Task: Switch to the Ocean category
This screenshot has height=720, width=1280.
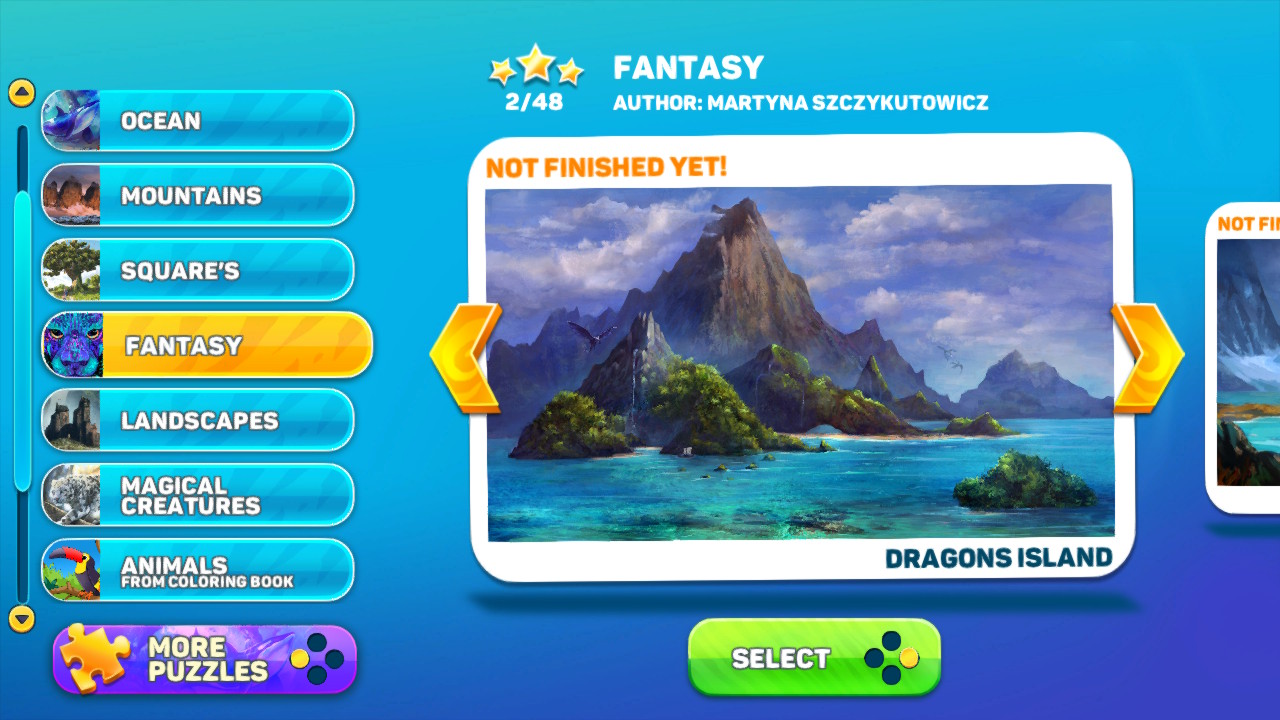Action: [200, 120]
